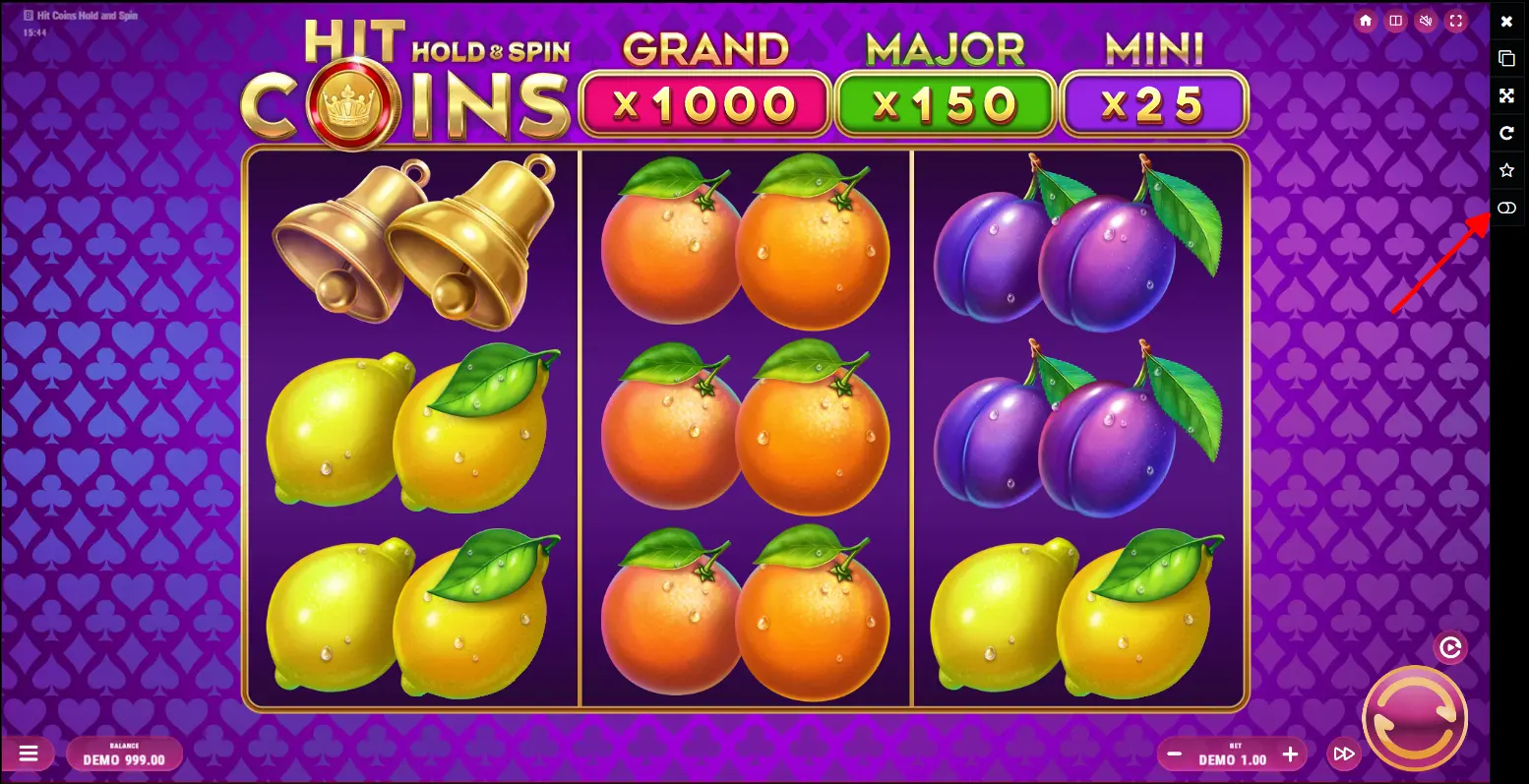The image size is (1529, 784).
Task: Reload the game with the refresh arrow
Action: pos(1506,133)
